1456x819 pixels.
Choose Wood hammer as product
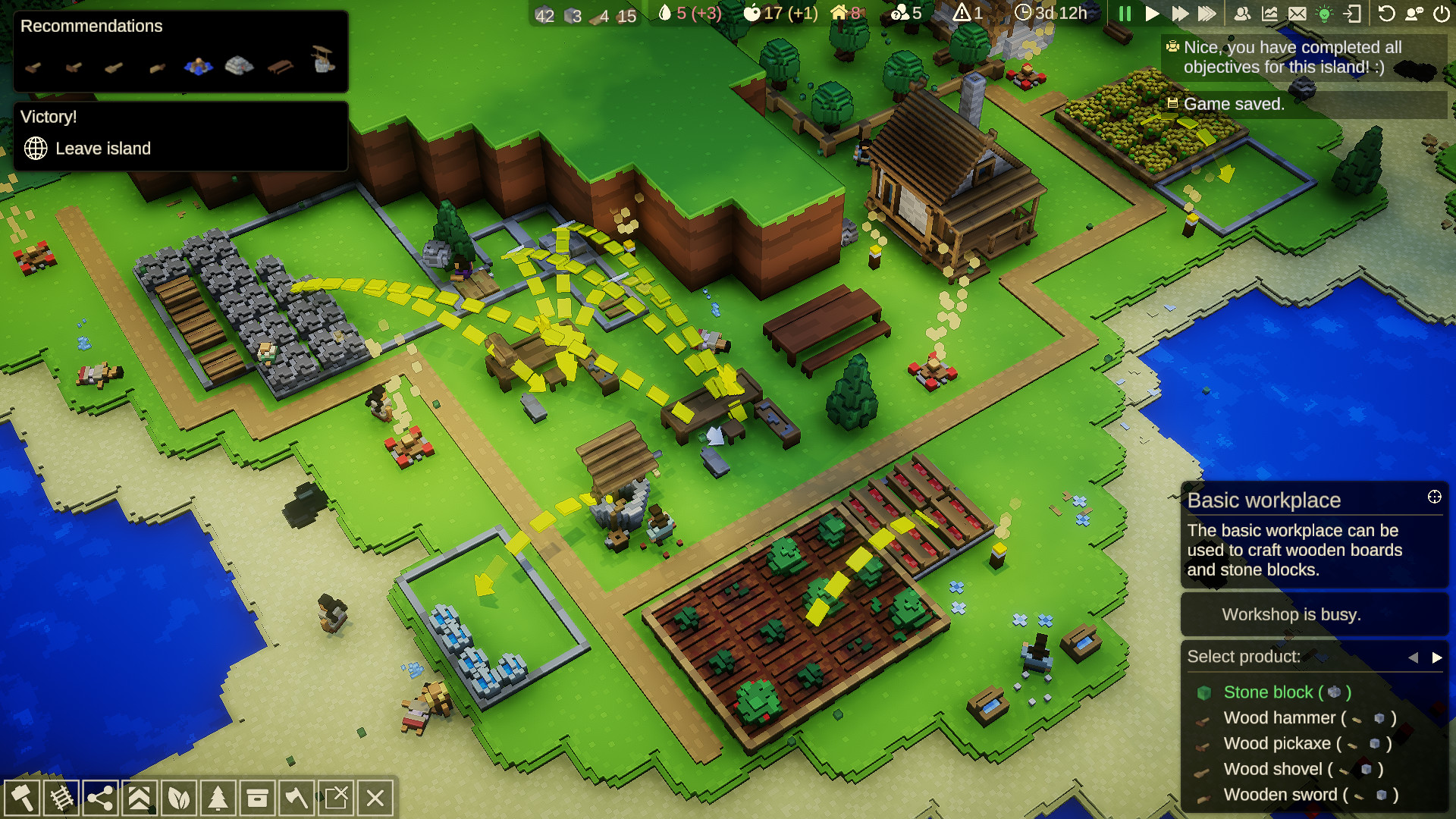(x=1279, y=718)
